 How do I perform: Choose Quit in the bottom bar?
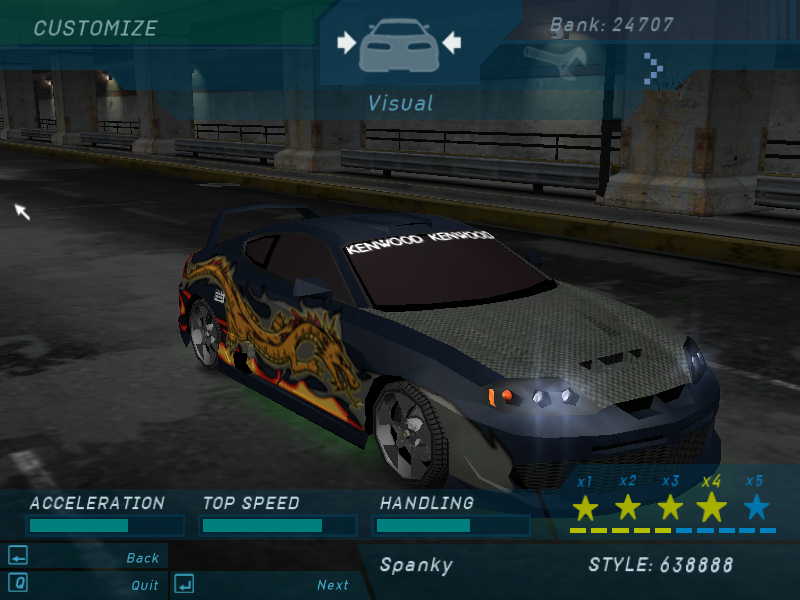click(x=144, y=585)
